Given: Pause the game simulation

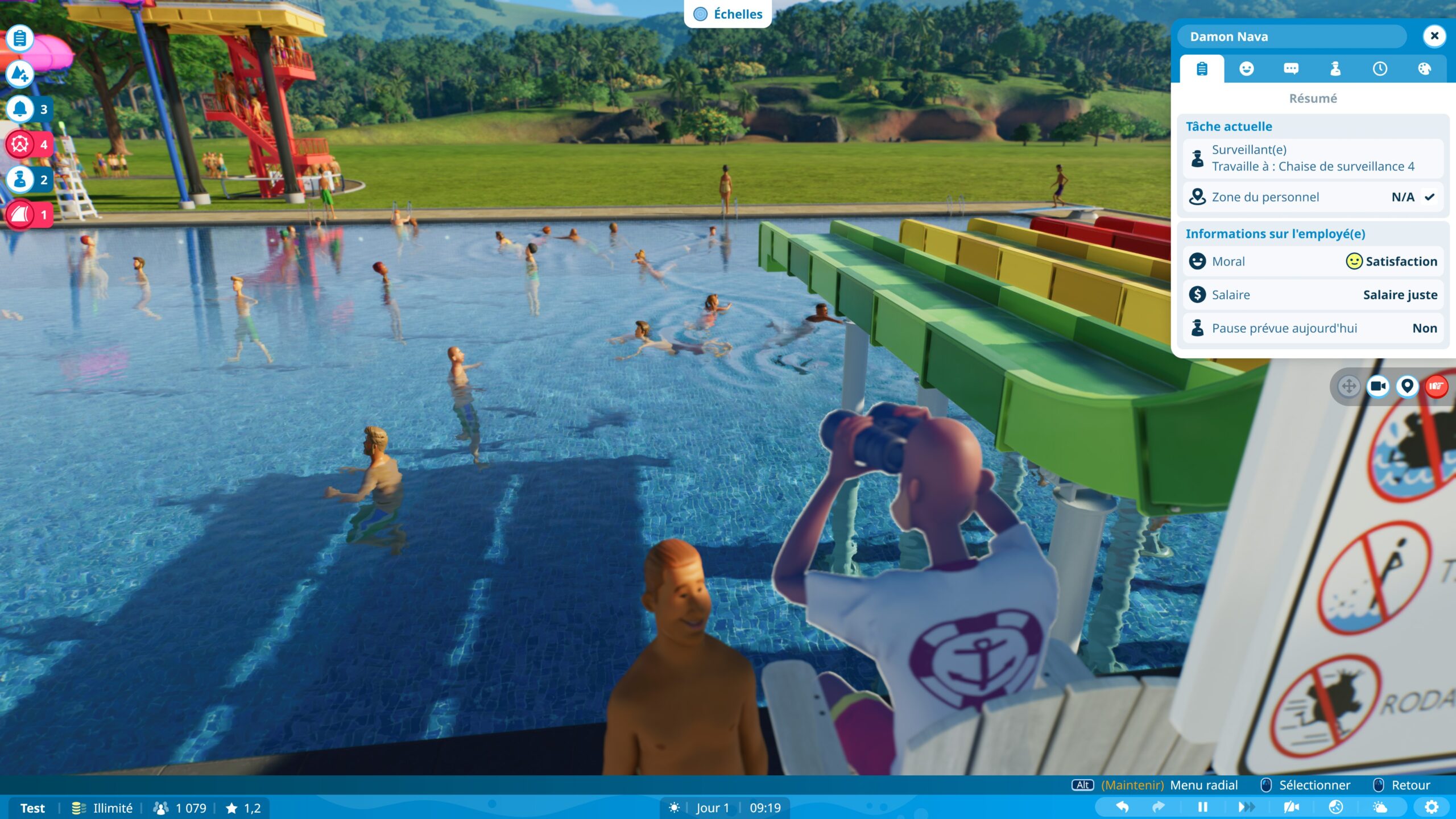Looking at the screenshot, I should click(1203, 806).
